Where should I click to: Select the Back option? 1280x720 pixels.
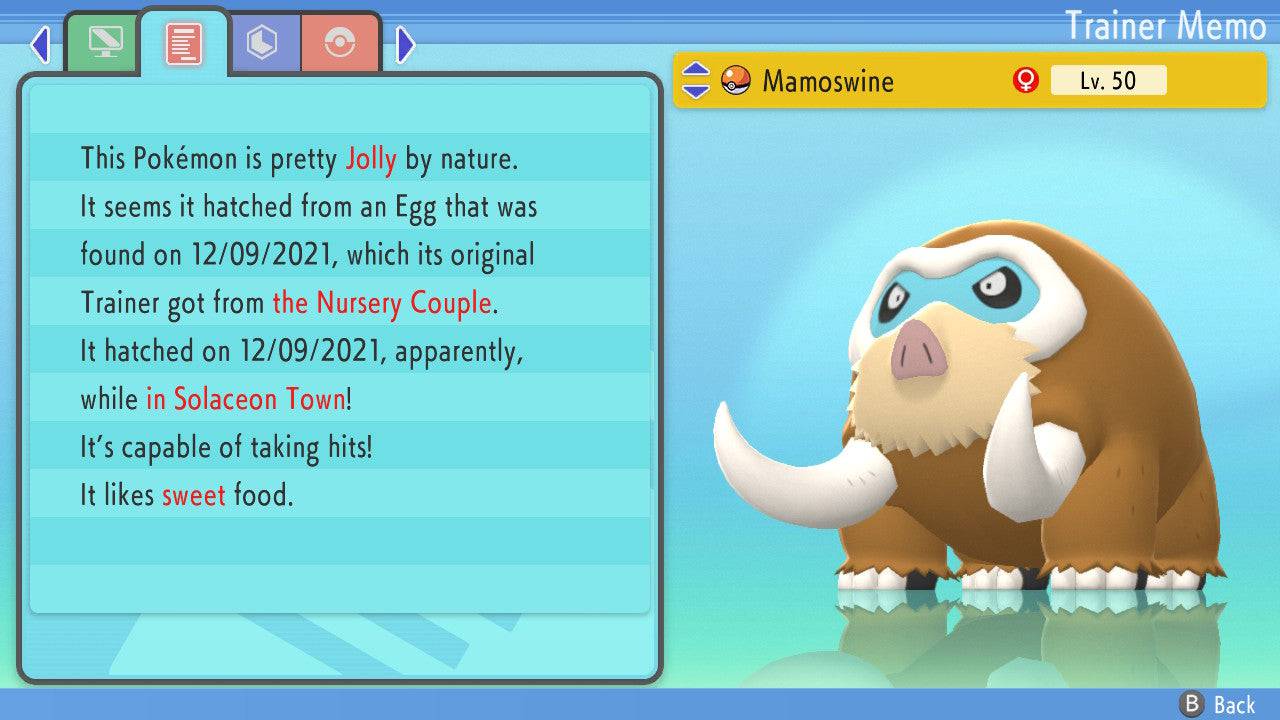(1218, 704)
